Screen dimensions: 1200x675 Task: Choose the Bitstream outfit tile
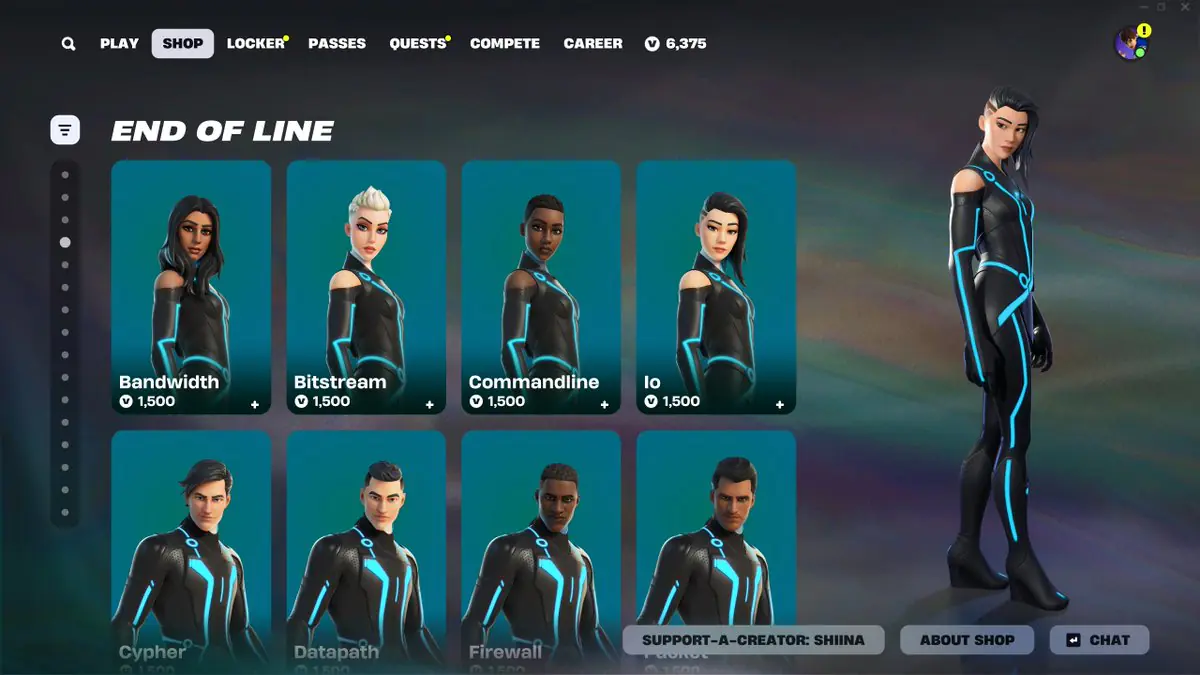click(366, 287)
